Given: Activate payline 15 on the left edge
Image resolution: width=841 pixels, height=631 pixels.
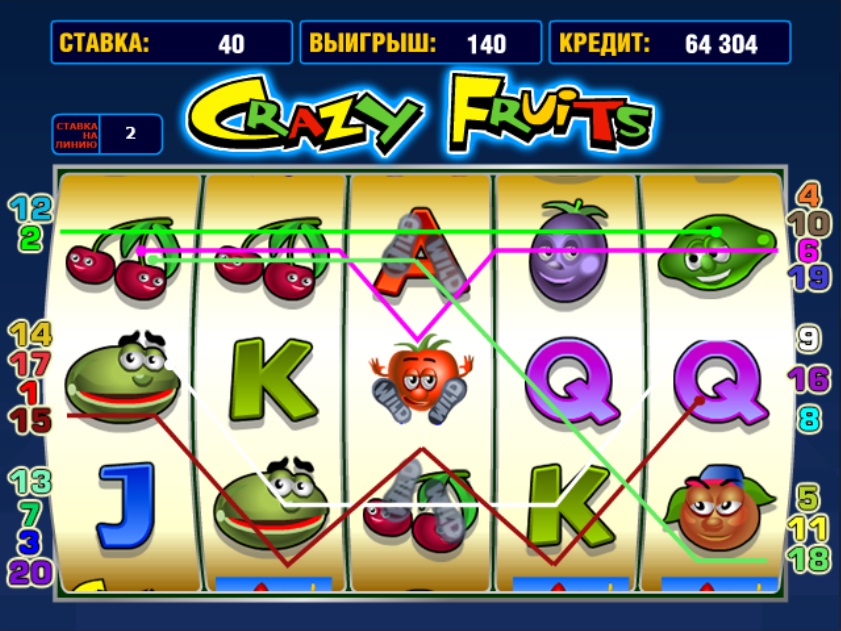Looking at the screenshot, I should 30,421.
